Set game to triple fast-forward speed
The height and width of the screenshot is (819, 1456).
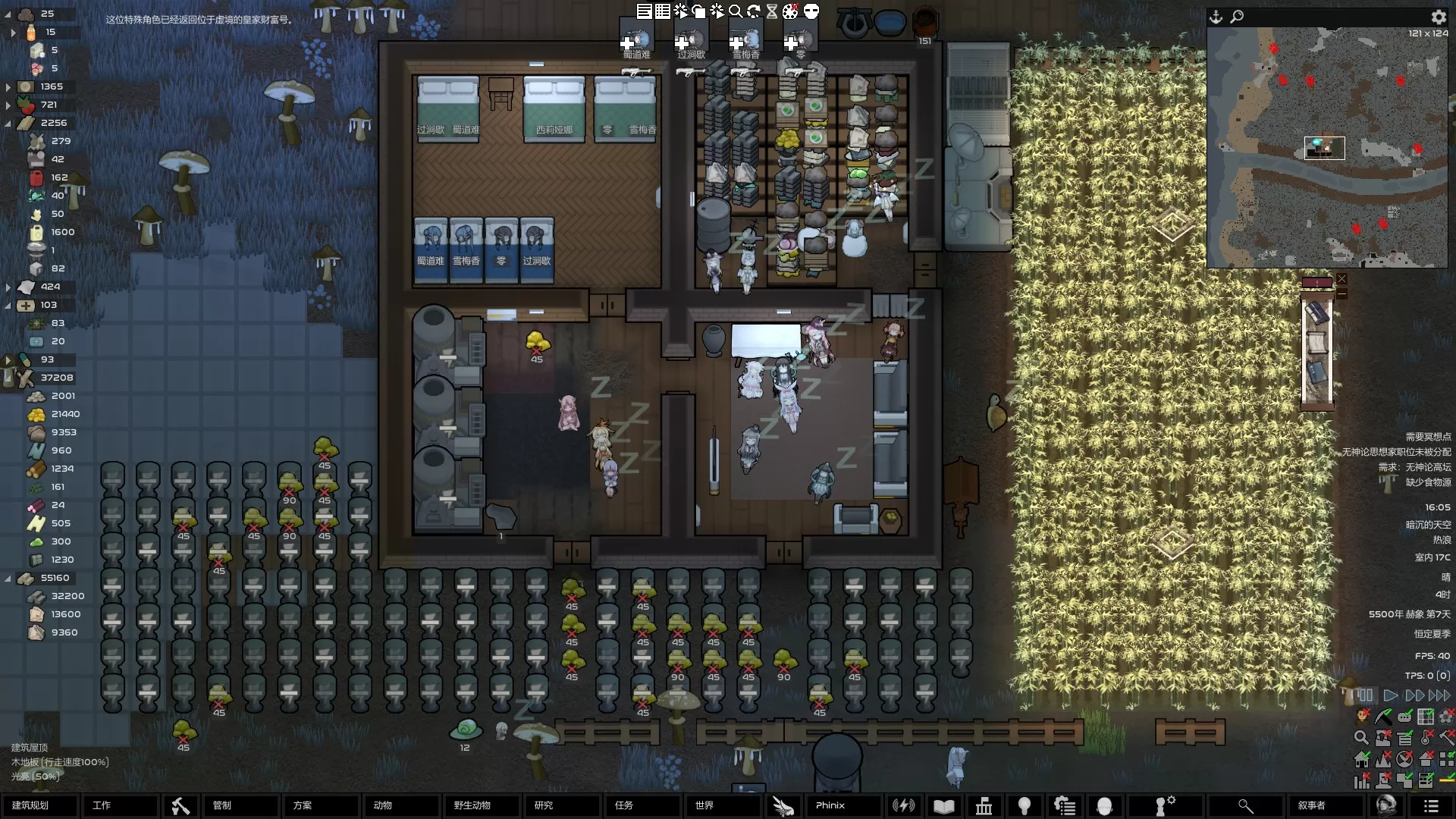(1439, 695)
